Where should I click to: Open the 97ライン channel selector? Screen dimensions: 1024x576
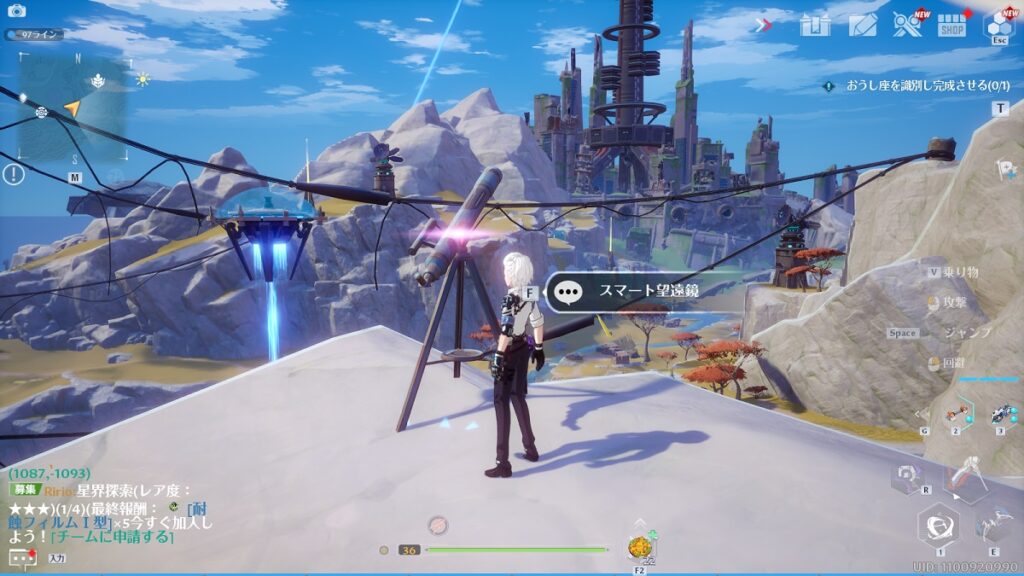tap(35, 34)
